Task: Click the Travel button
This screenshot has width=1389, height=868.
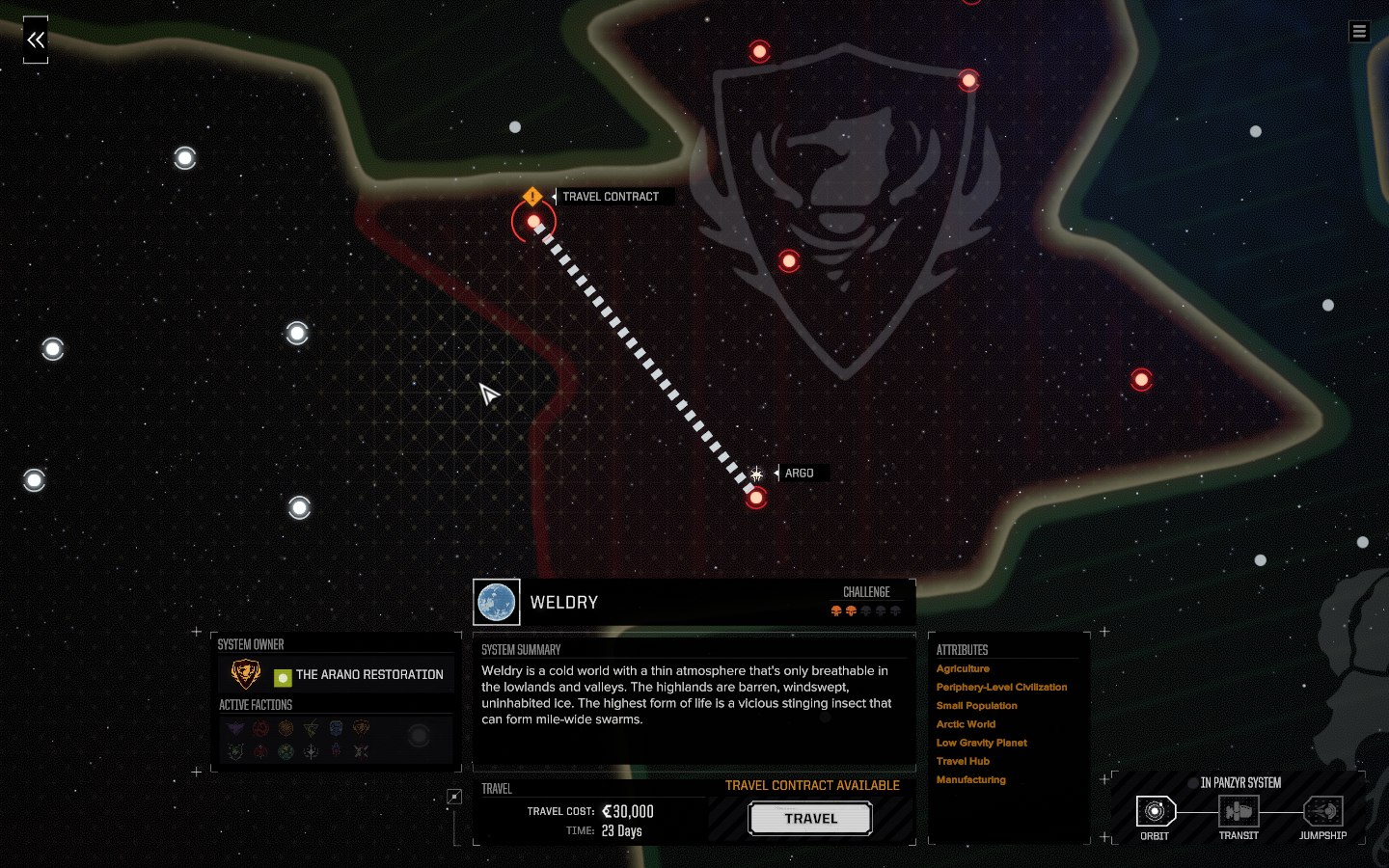Action: tap(810, 819)
